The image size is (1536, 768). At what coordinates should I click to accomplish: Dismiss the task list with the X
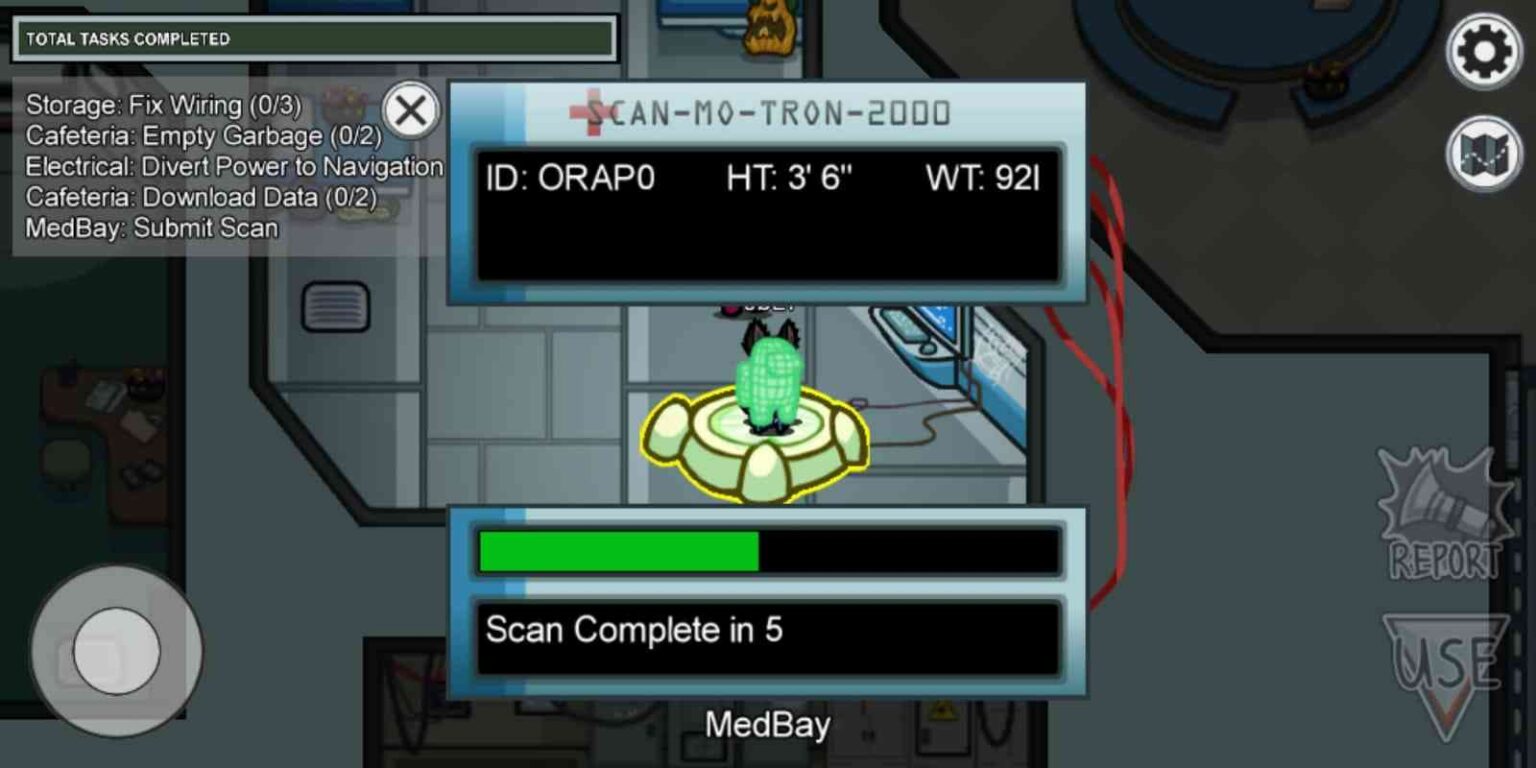click(409, 111)
